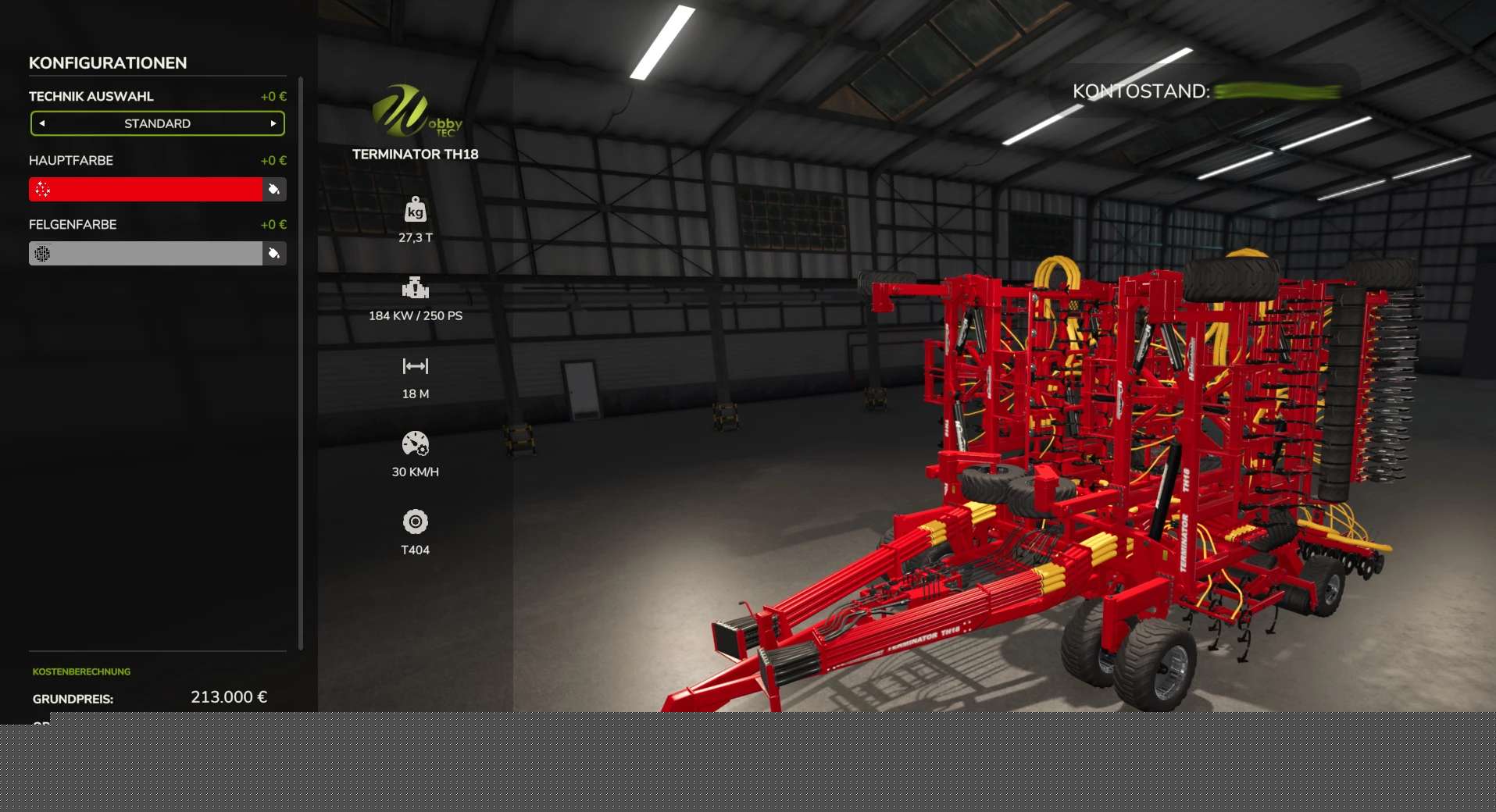1496x812 pixels.
Task: Select the red Hauptfarbe color bar
Action: click(x=146, y=189)
